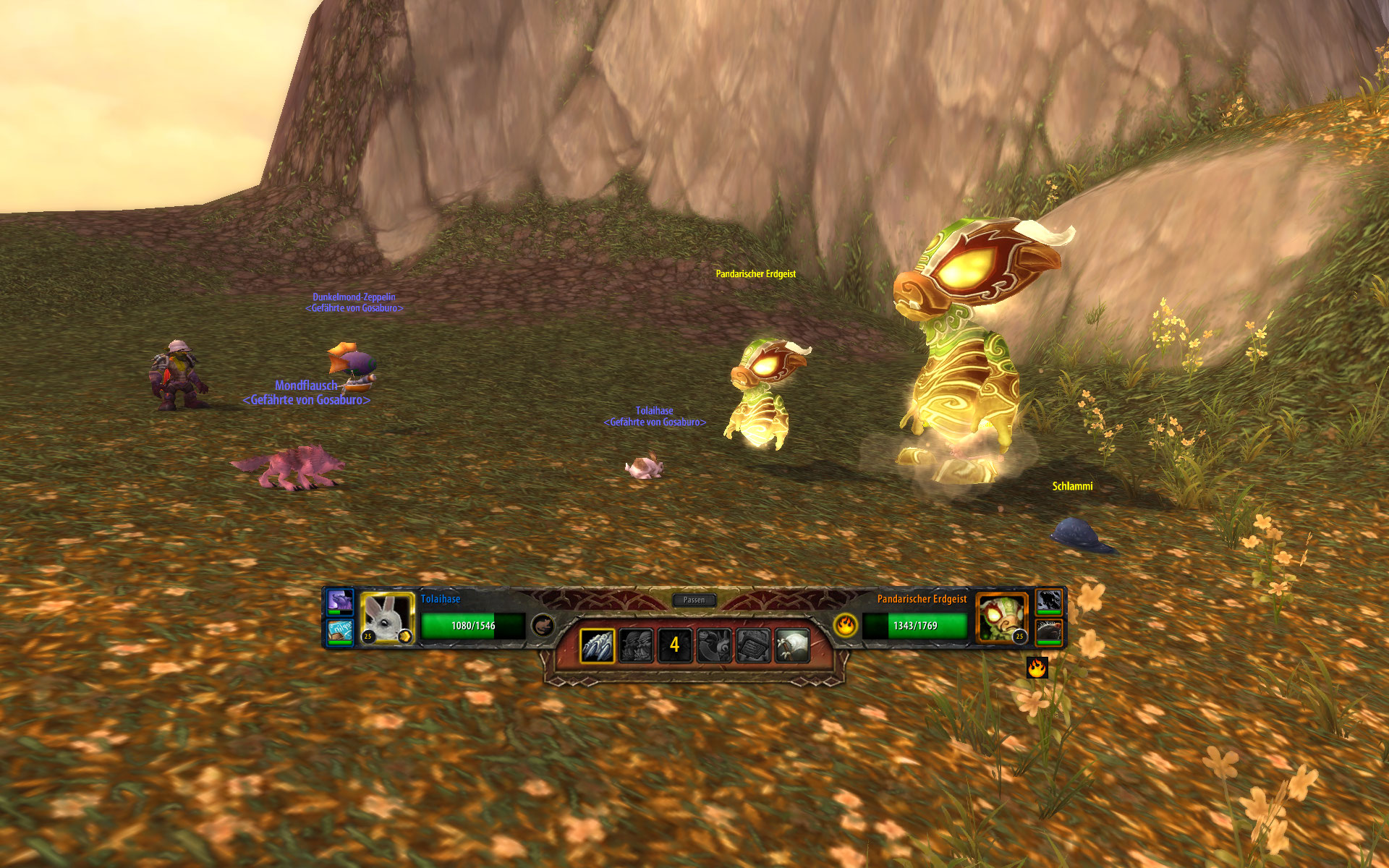Select the dodge ability with two figures
Screen dimensions: 1389x868
(x=636, y=645)
